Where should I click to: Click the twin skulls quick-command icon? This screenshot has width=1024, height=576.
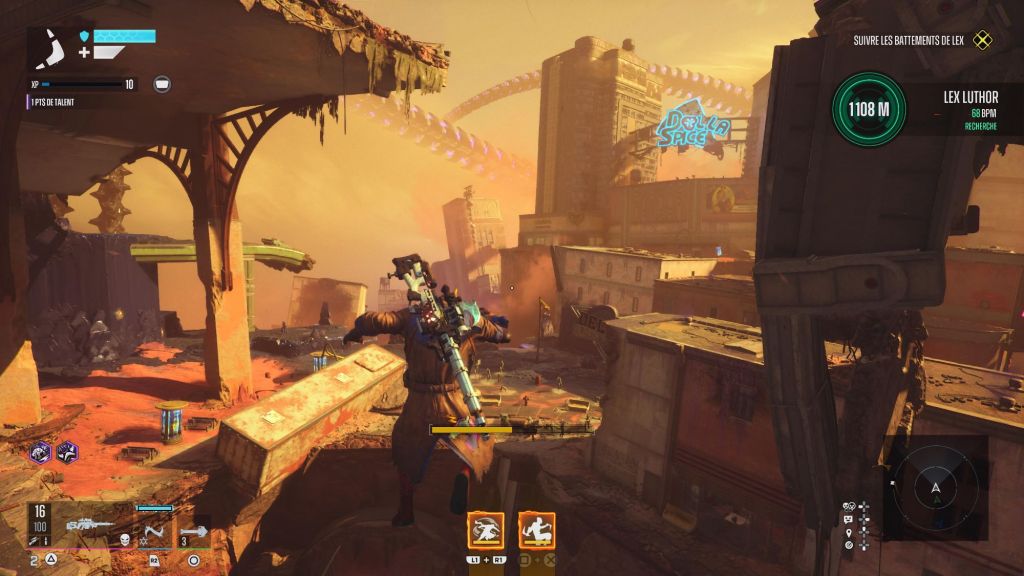(x=848, y=506)
